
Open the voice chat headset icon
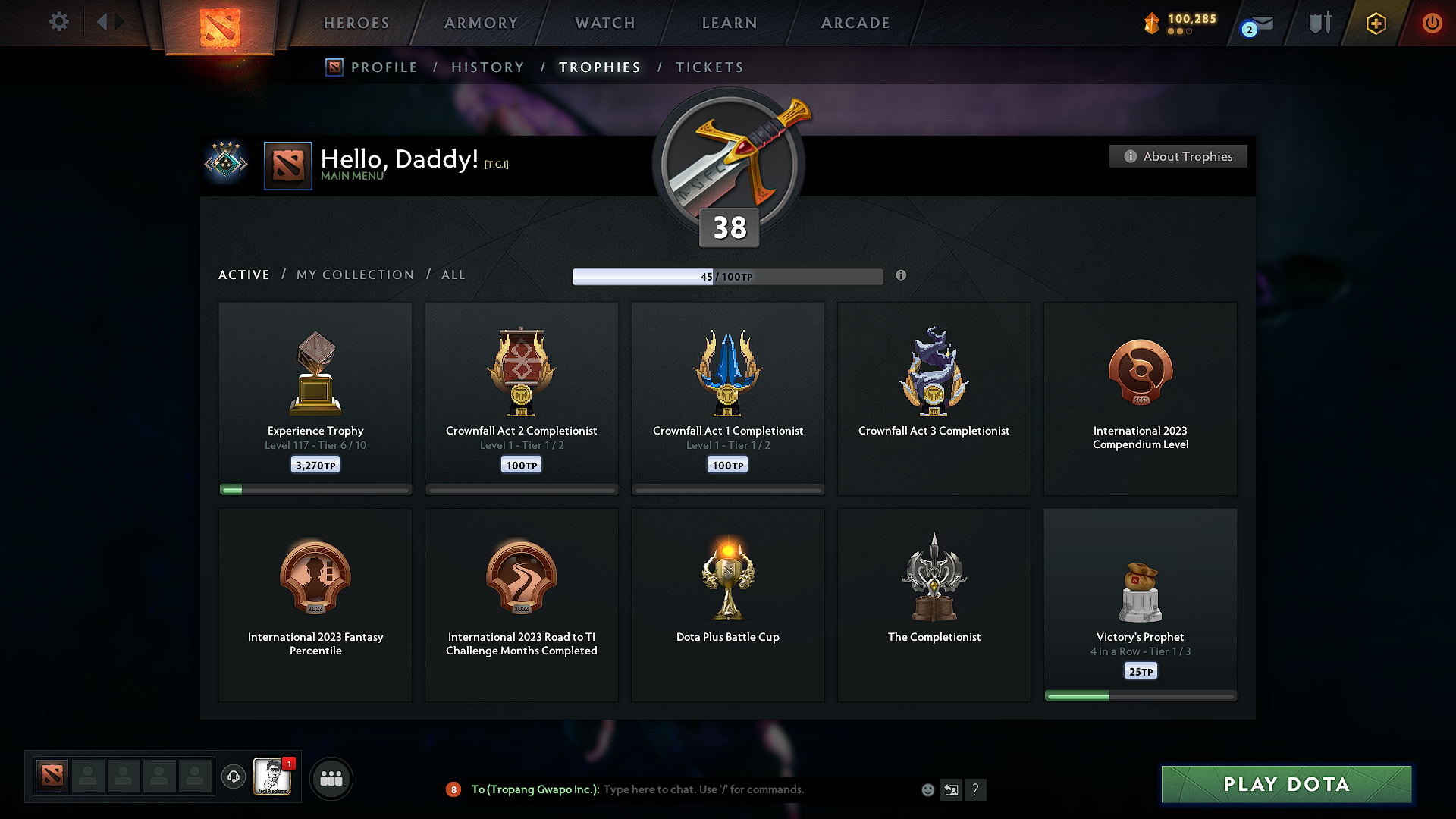pyautogui.click(x=233, y=777)
